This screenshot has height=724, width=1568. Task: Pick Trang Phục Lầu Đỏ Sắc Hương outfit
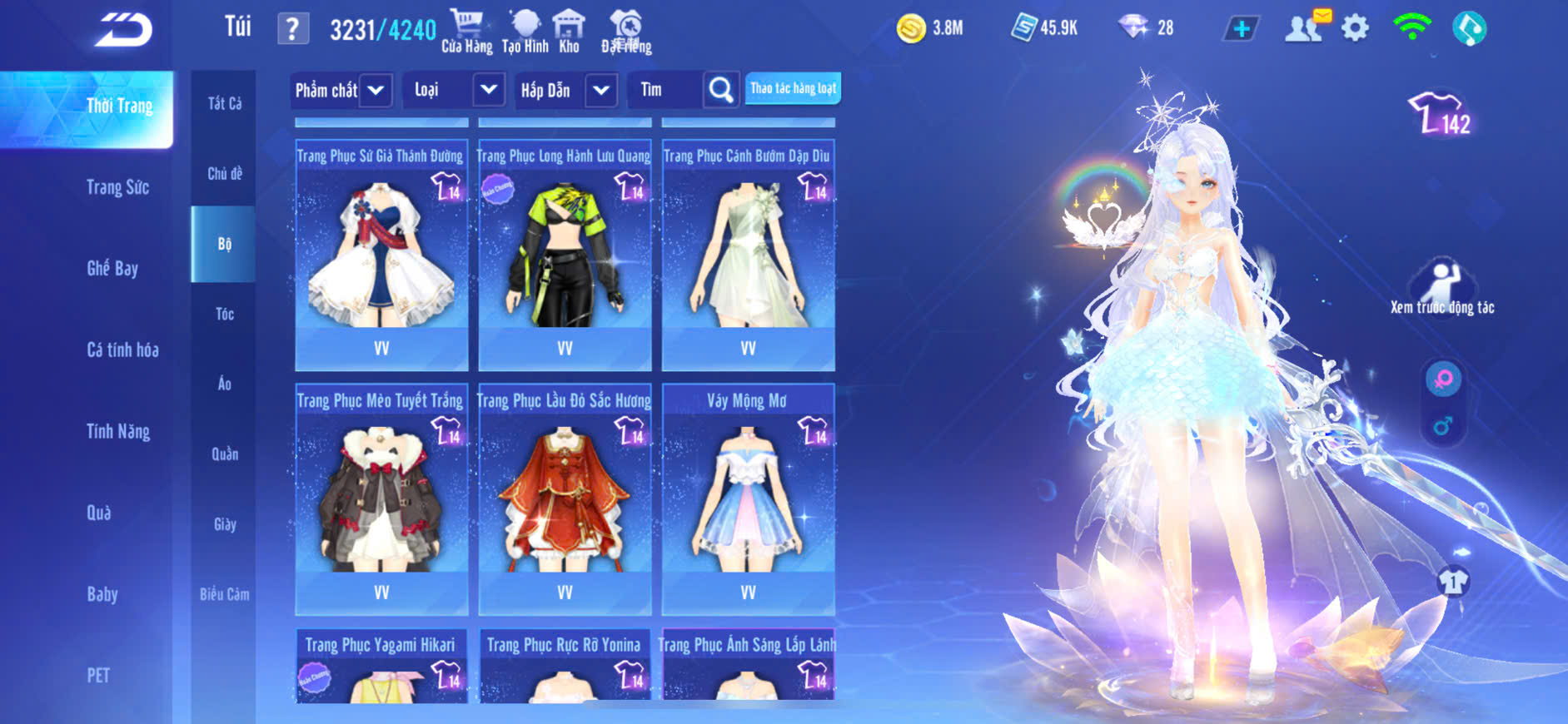(565, 499)
